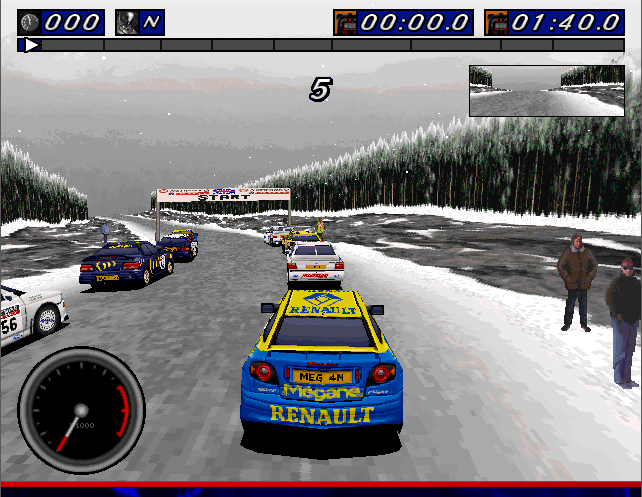Click the speedometer dial icon
The height and width of the screenshot is (497, 642).
(30, 22)
